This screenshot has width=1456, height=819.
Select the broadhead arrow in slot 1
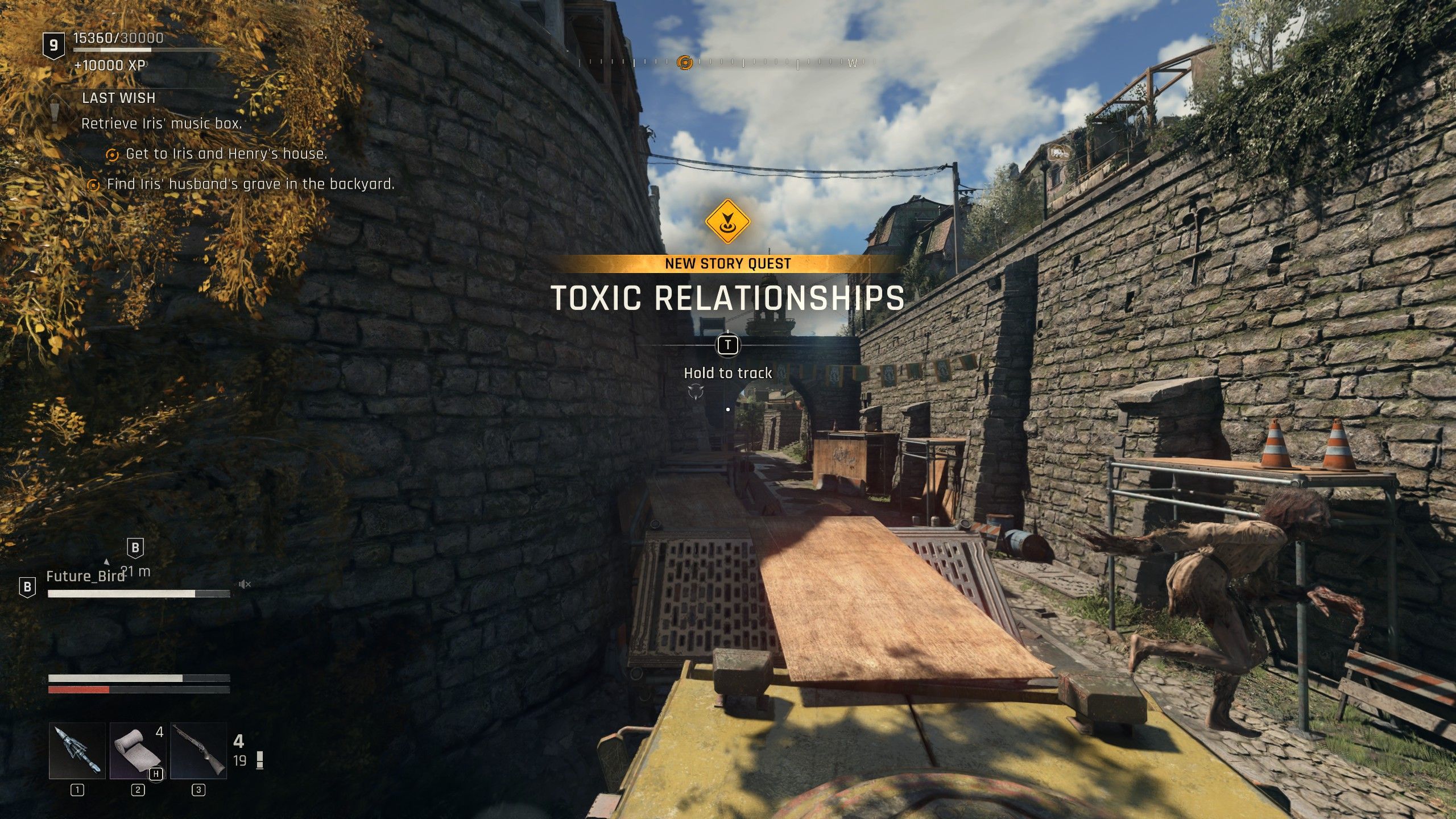[x=77, y=751]
